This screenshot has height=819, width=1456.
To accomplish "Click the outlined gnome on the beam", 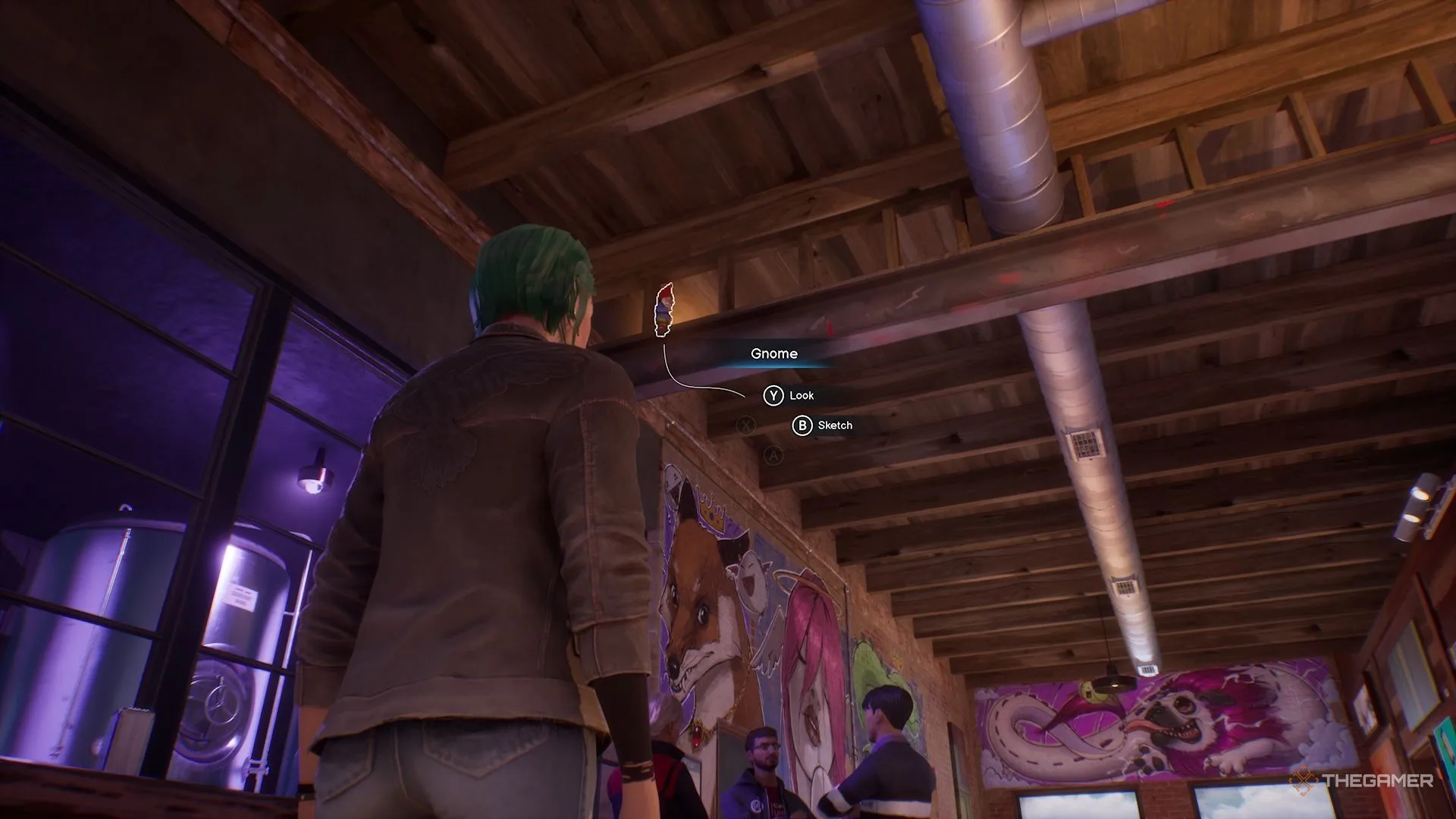I will 664,310.
